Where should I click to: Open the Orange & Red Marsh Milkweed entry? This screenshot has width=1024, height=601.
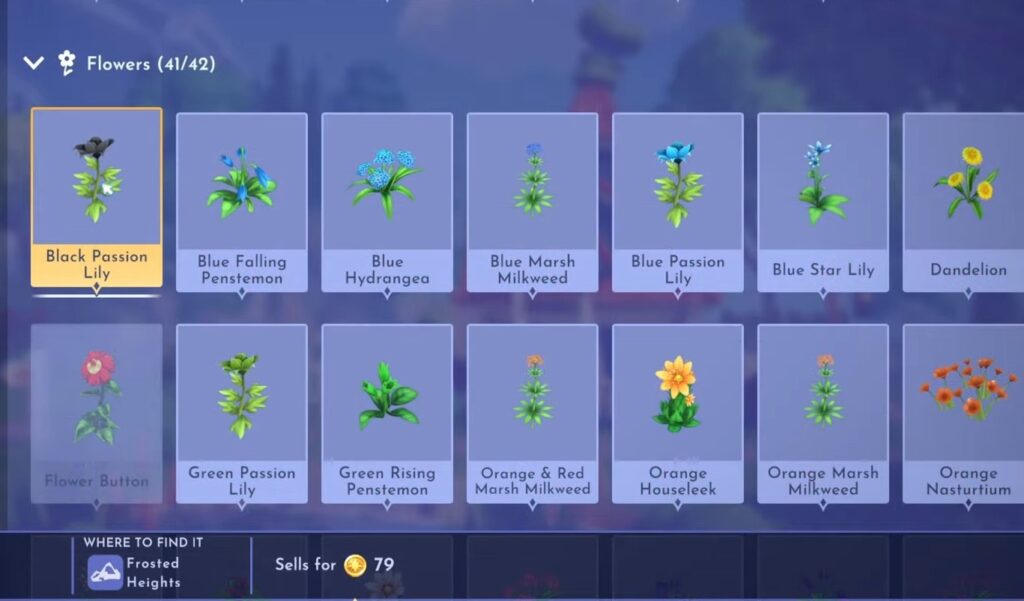click(532, 412)
